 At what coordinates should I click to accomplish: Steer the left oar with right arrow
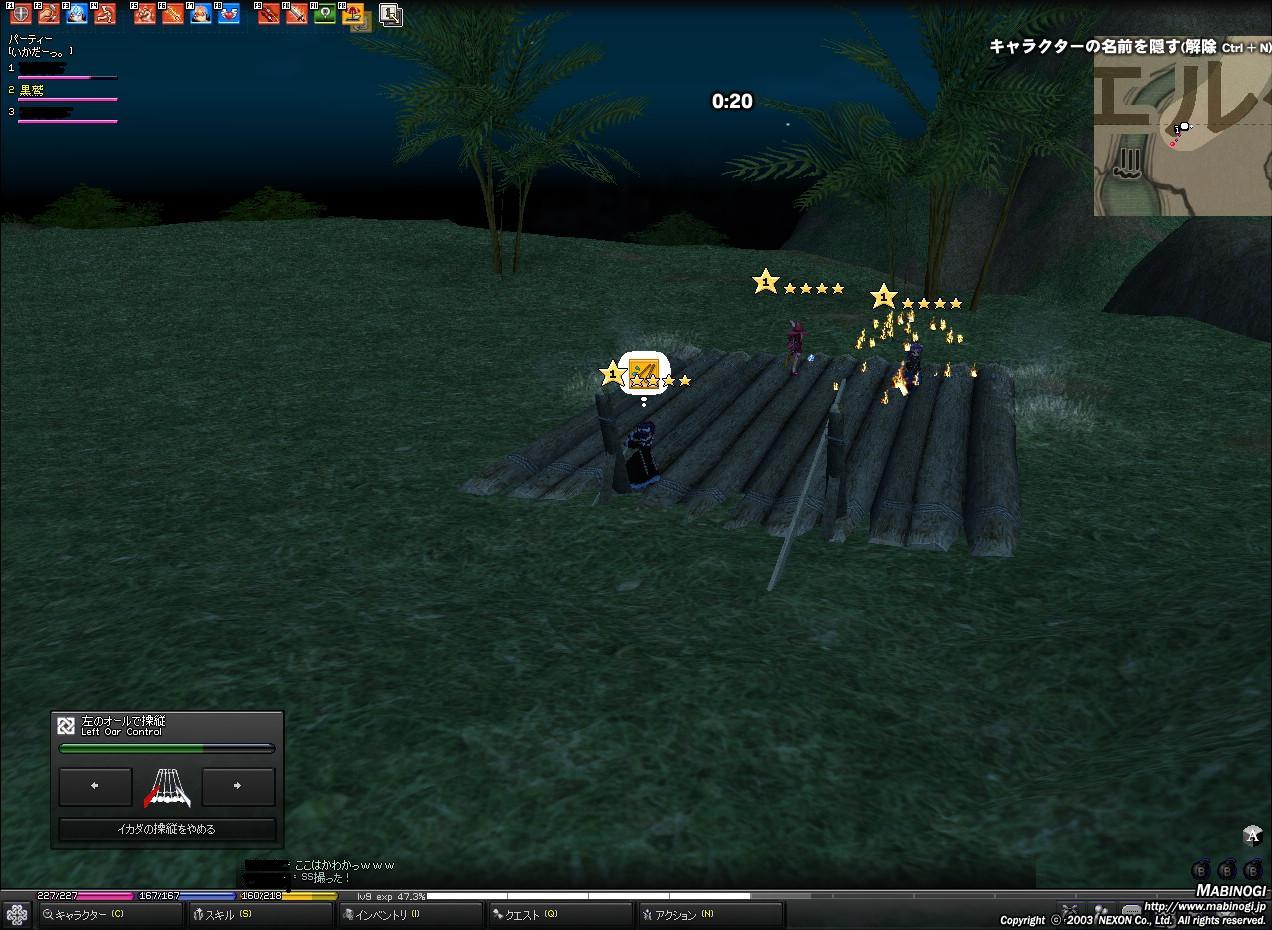pos(238,787)
